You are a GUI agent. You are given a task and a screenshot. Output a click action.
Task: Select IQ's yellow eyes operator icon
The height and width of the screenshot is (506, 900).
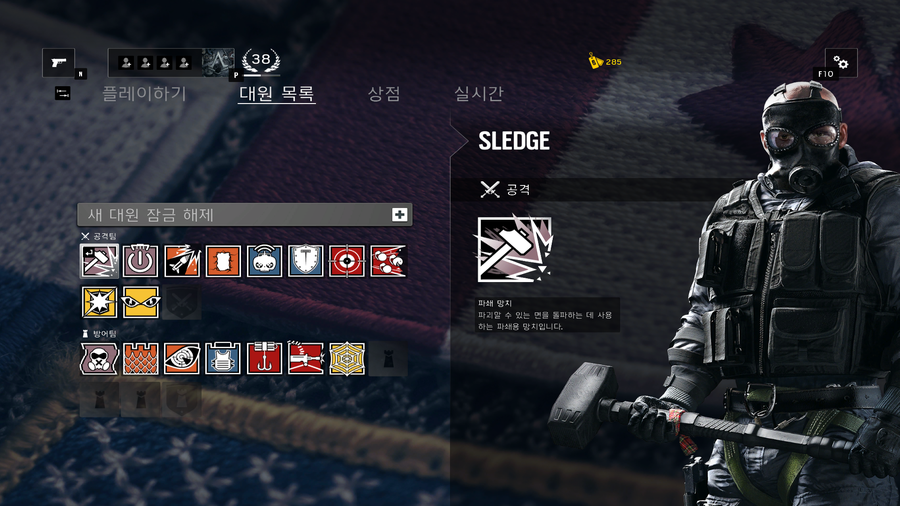click(x=141, y=302)
